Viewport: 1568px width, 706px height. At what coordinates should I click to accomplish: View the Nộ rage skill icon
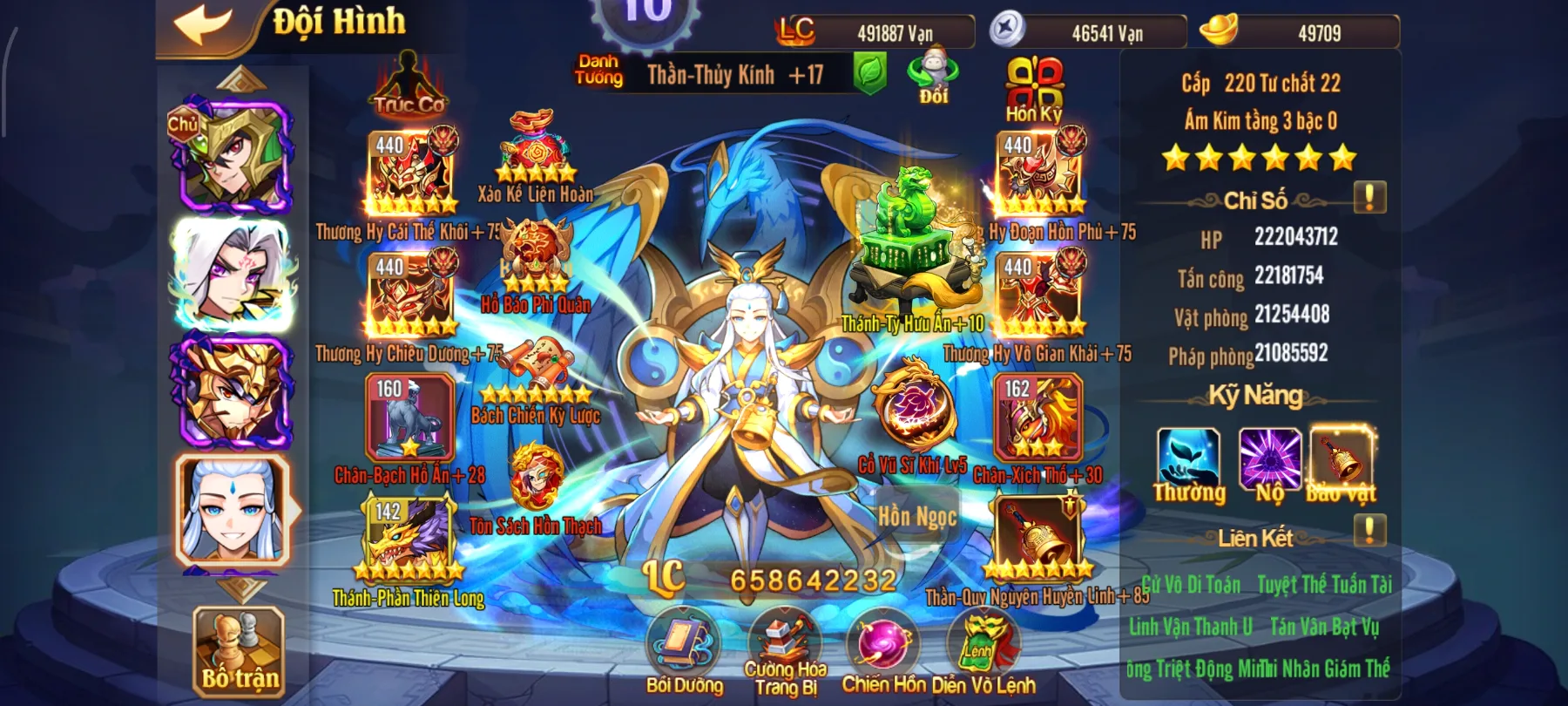[1269, 459]
